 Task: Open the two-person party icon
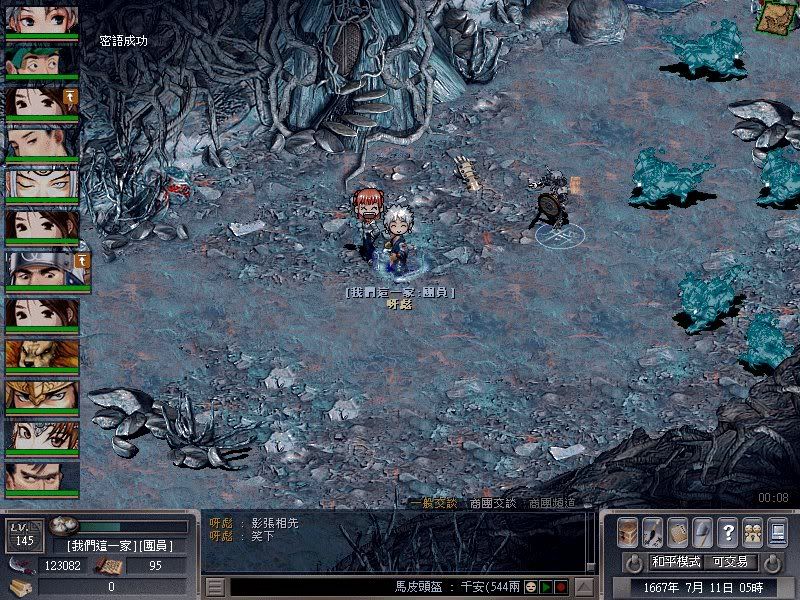tap(752, 532)
